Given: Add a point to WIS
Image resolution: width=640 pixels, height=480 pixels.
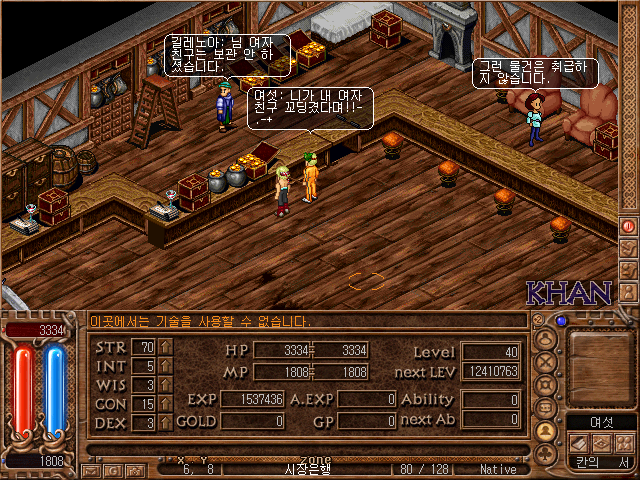Looking at the screenshot, I should pos(166,385).
